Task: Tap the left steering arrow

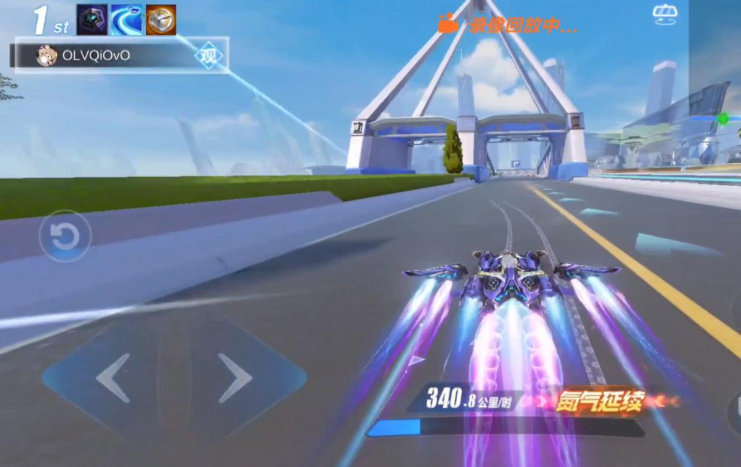Action: [112, 379]
